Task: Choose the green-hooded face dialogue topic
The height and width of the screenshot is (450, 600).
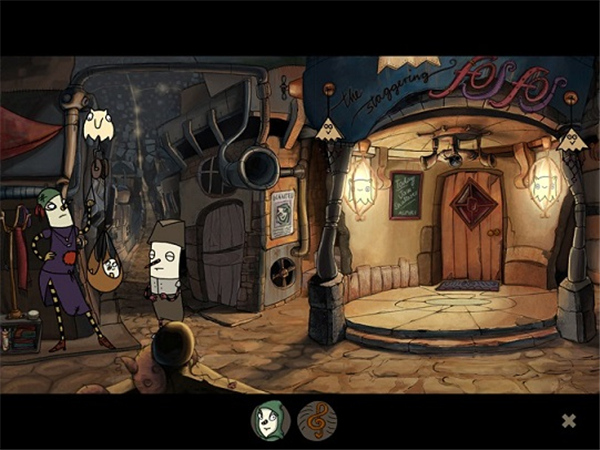Action: [x=270, y=421]
